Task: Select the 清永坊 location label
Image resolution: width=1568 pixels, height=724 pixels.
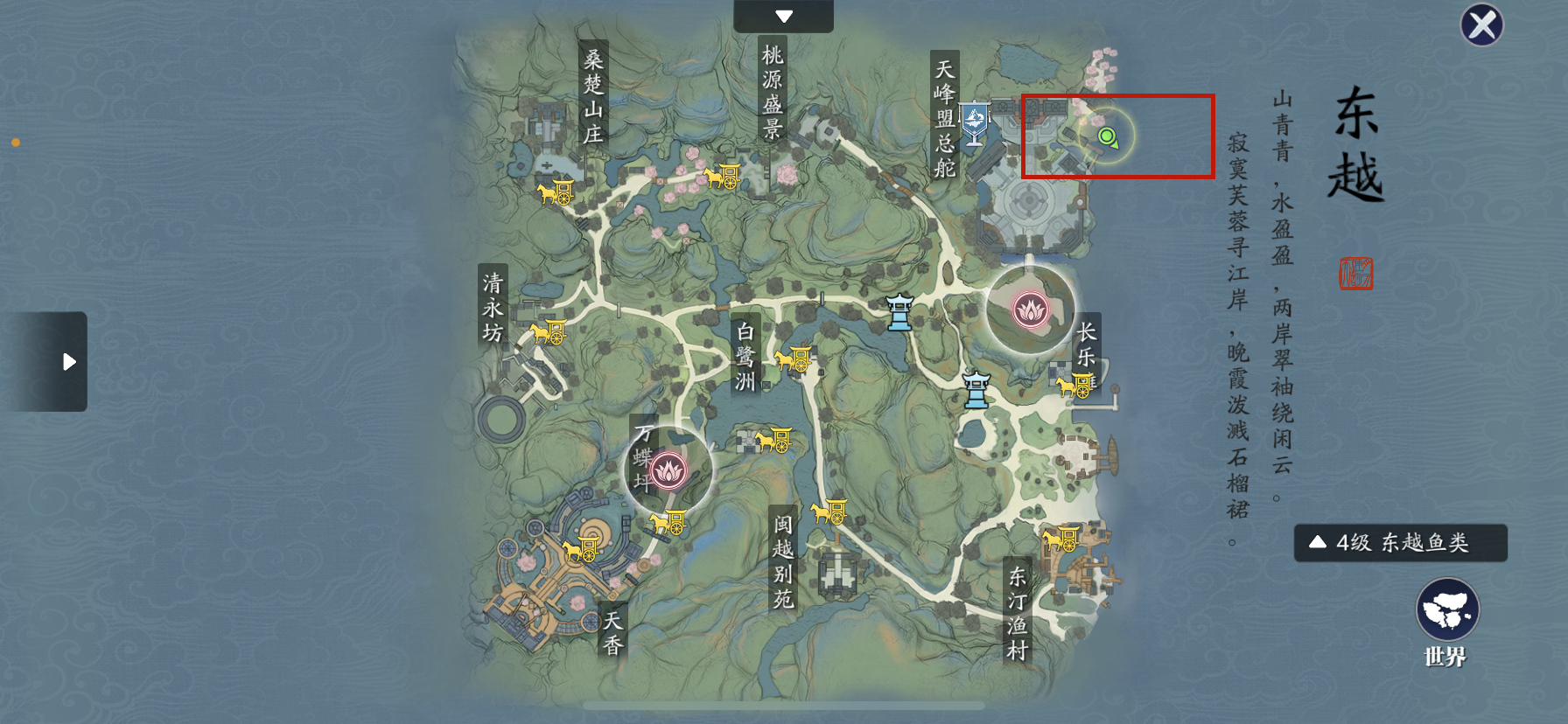Action: click(x=493, y=308)
